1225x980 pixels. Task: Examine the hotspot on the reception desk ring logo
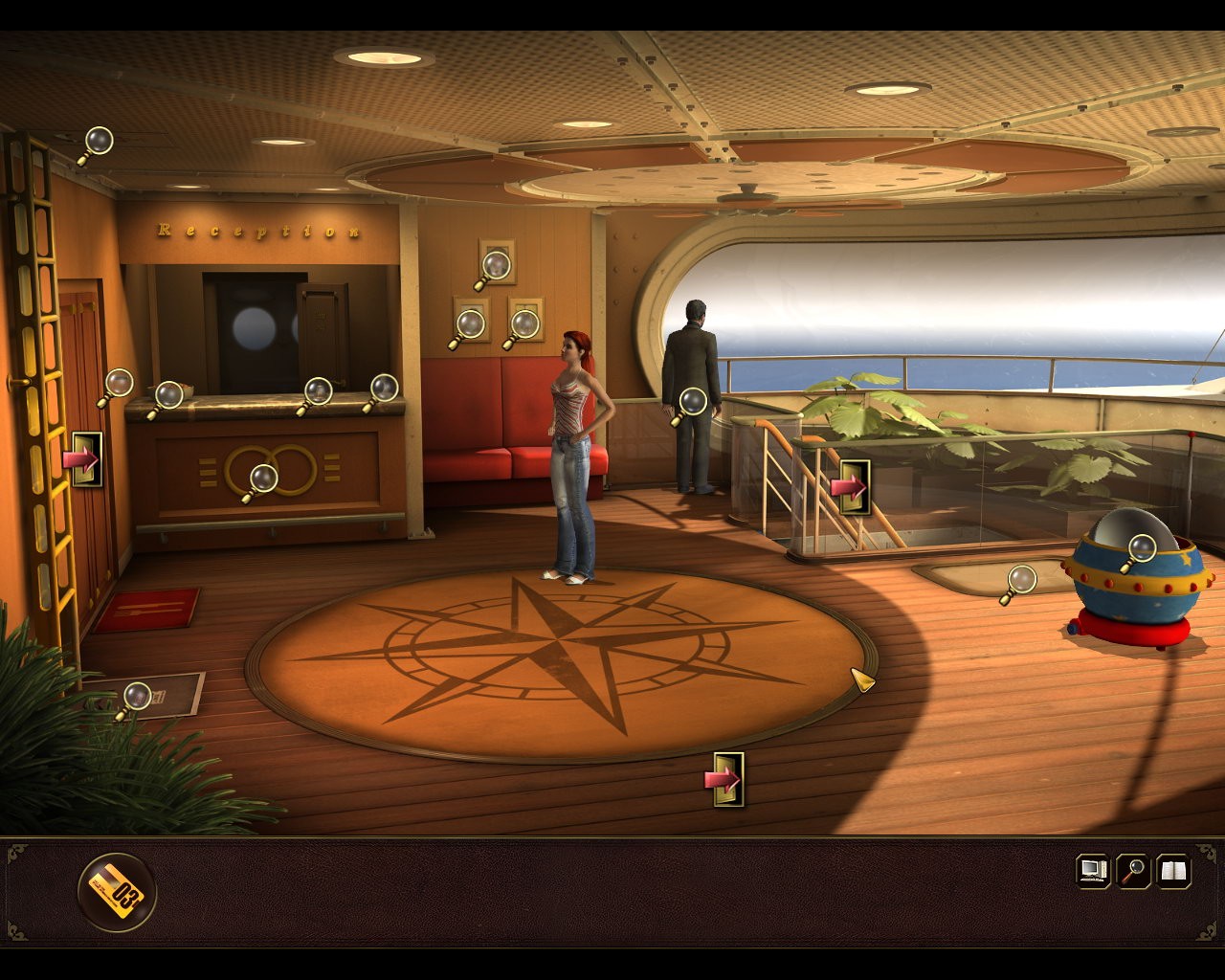(x=261, y=479)
